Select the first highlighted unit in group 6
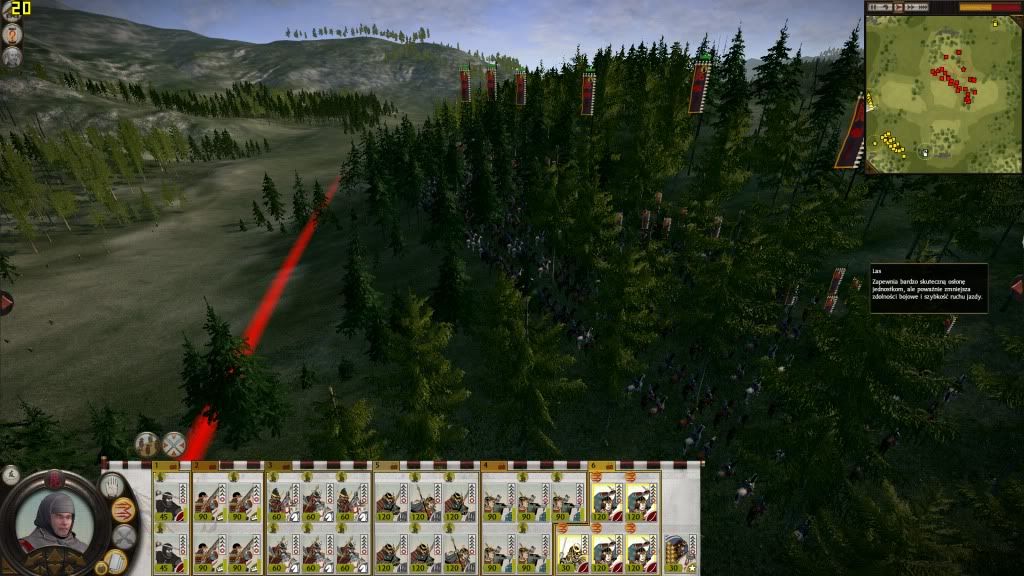The height and width of the screenshot is (576, 1024). [607, 497]
